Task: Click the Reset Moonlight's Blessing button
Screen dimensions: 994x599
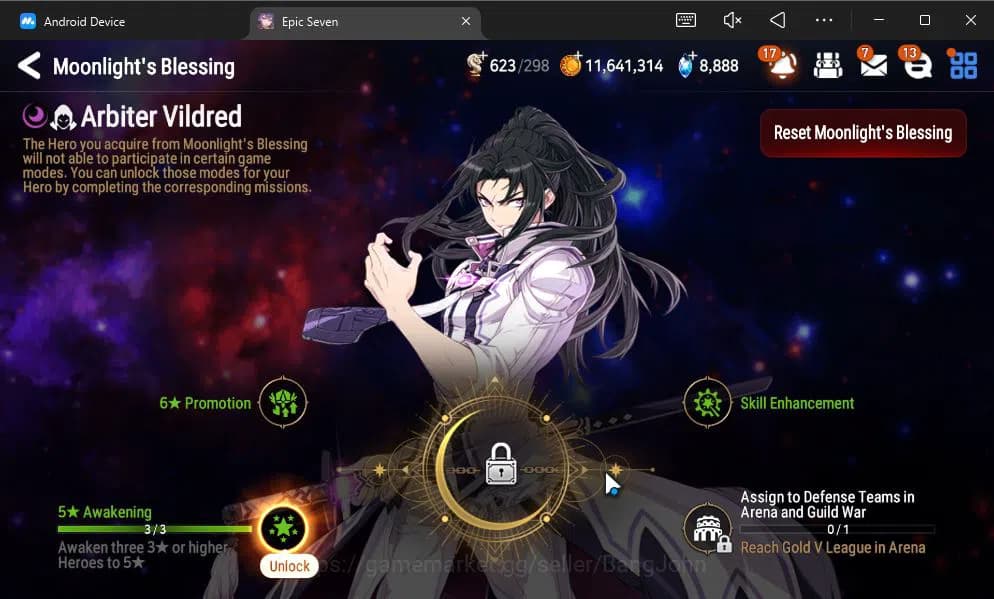Action: tap(863, 133)
